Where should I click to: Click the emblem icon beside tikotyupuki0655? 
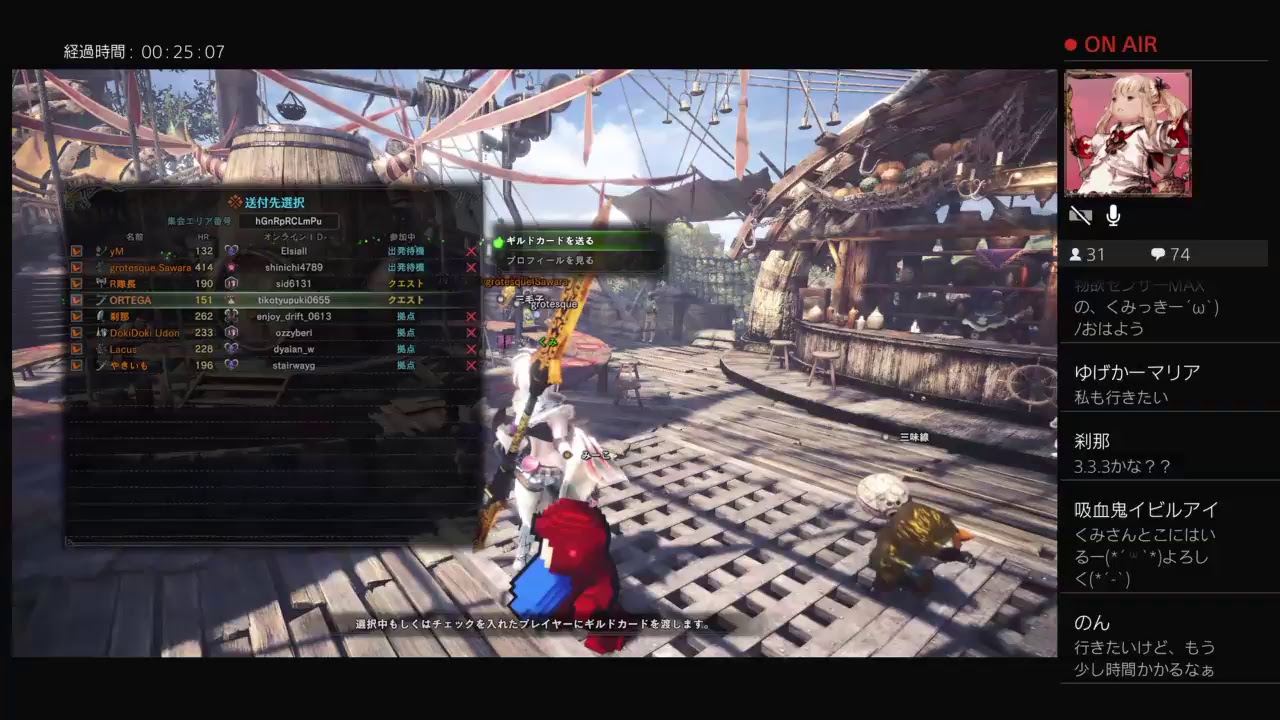(x=231, y=299)
